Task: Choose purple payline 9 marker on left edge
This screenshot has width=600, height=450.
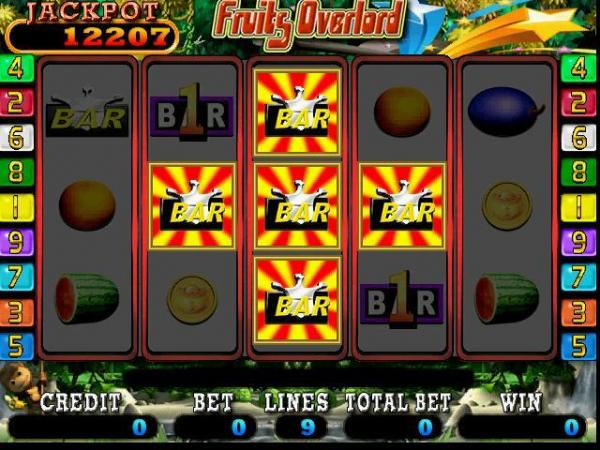Action: pos(17,241)
